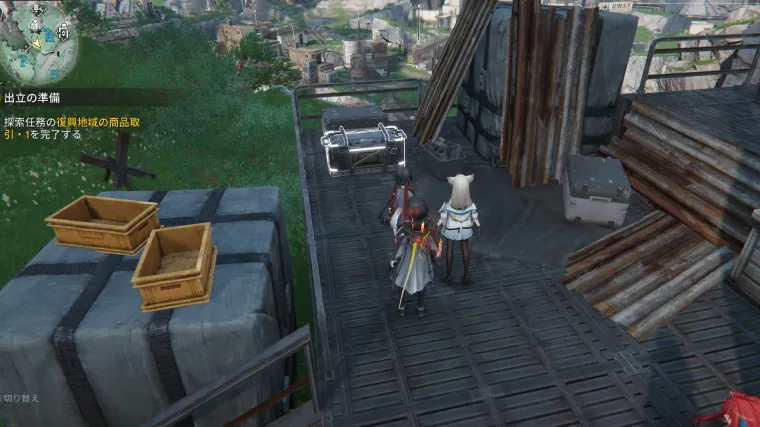Open the circular minimap
Screen dimensions: 760x427
pyautogui.click(x=38, y=40)
